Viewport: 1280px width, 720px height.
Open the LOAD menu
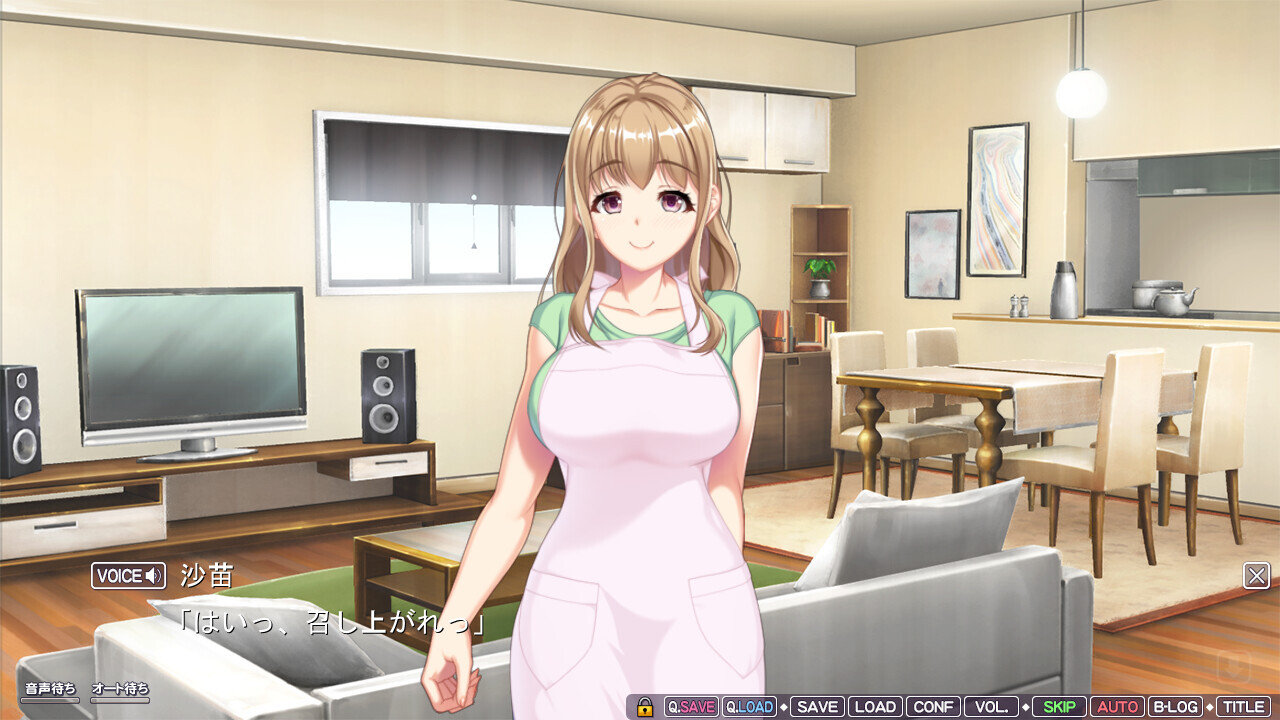[x=875, y=707]
